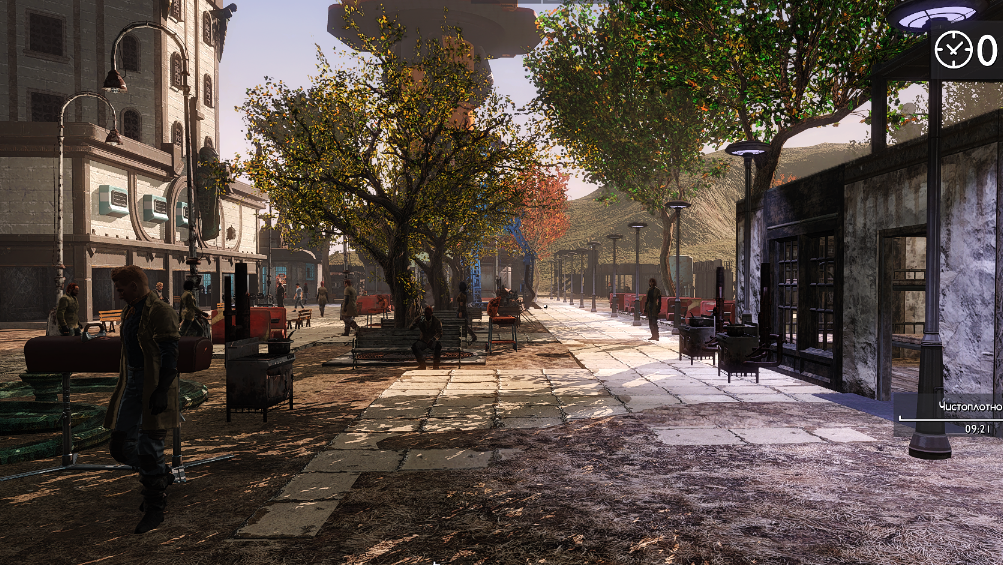
Task: Select the Чистоплотно location panel
Action: pos(951,415)
